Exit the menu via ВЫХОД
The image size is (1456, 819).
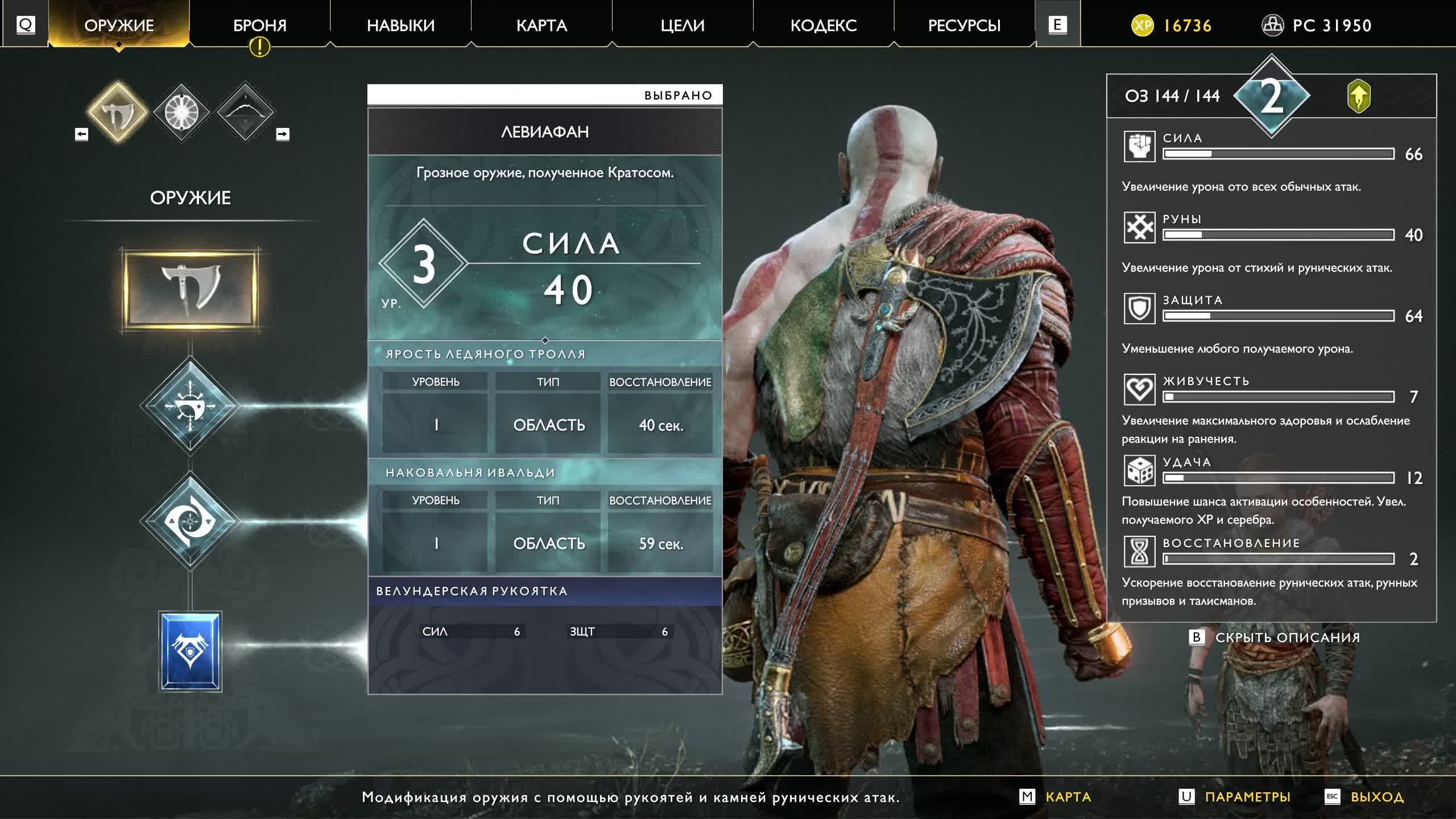point(1376,797)
